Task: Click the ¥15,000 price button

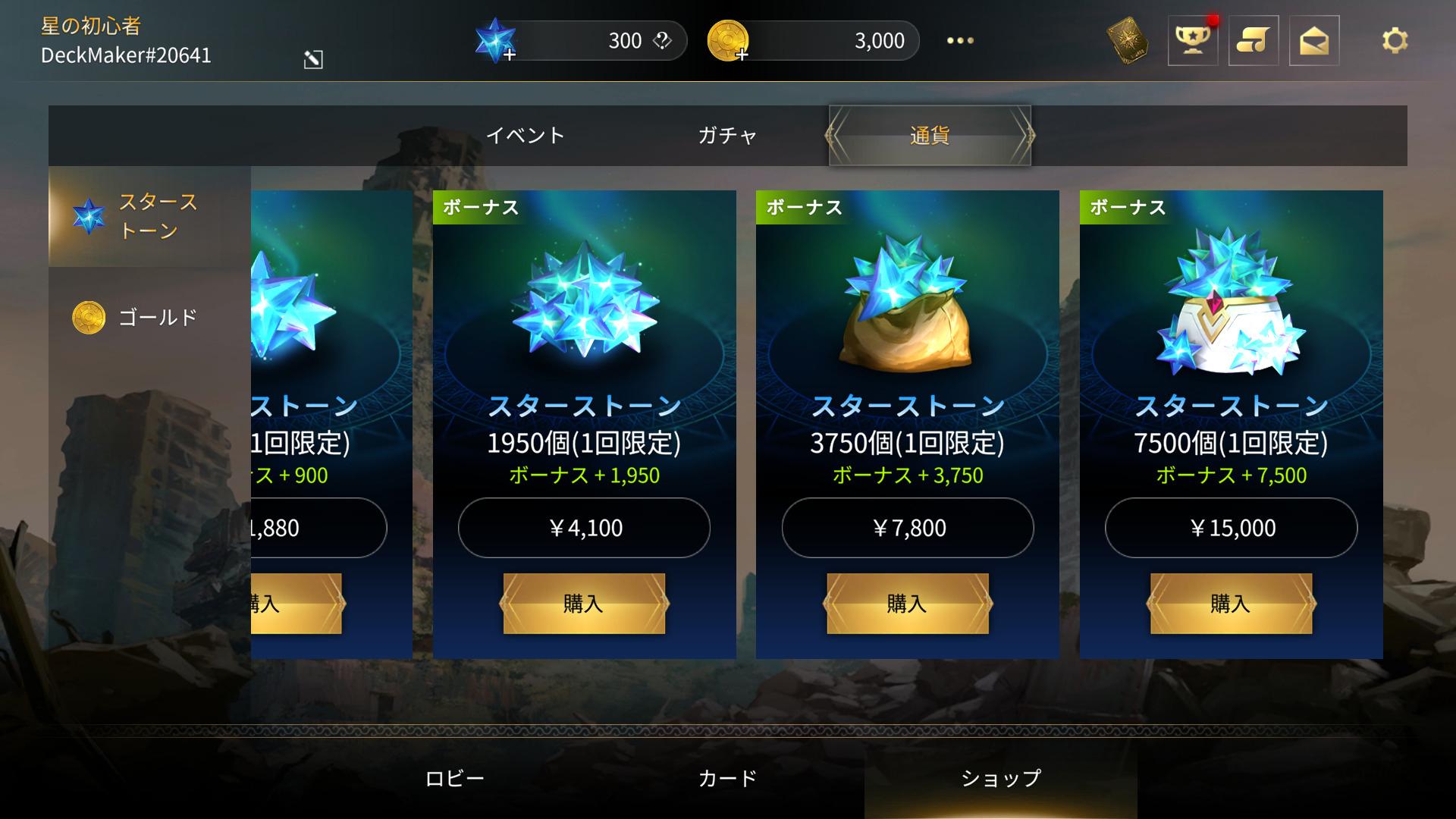Action: tap(1231, 528)
